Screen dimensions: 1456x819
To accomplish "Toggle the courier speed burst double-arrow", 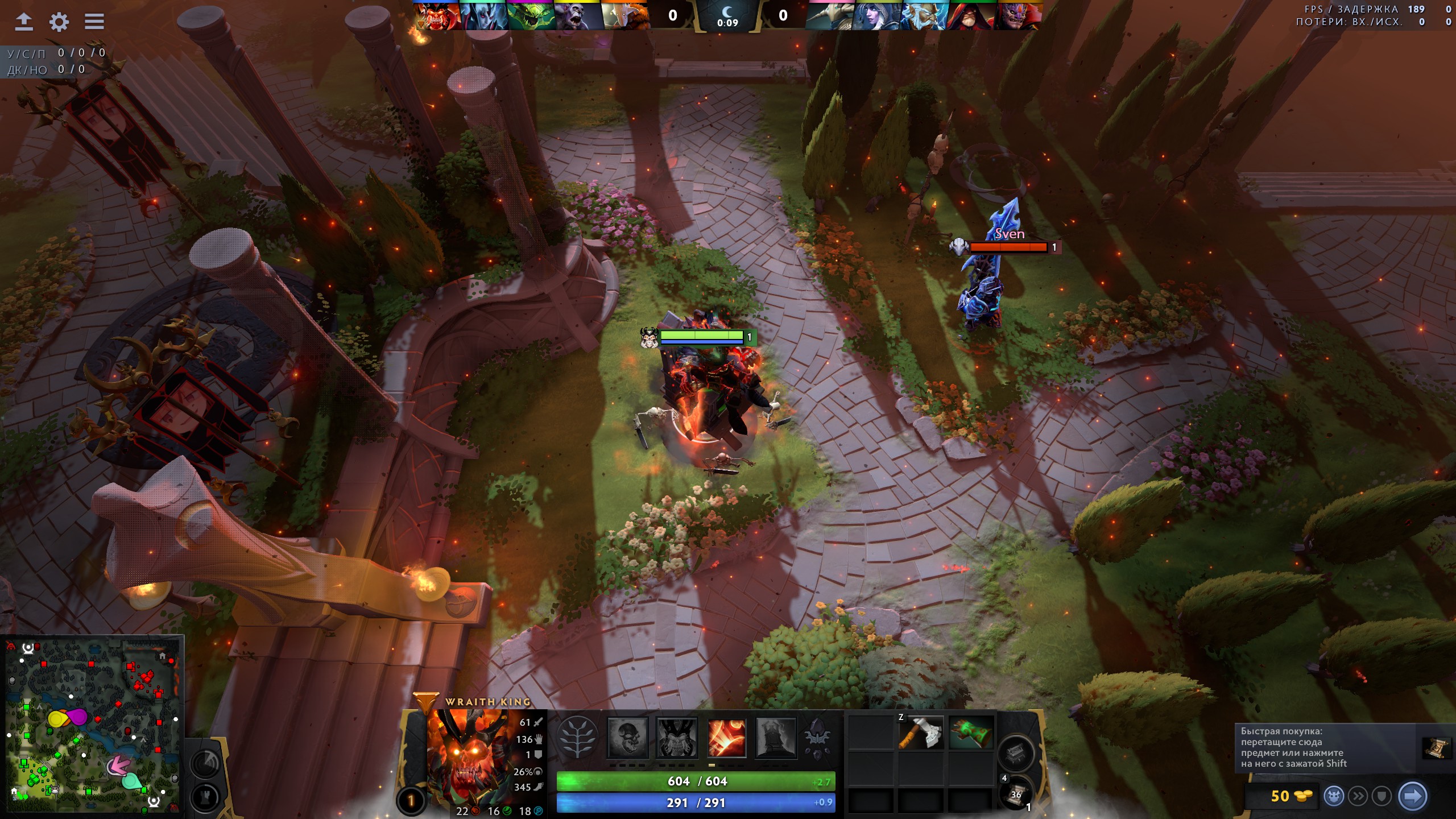I will [1358, 795].
